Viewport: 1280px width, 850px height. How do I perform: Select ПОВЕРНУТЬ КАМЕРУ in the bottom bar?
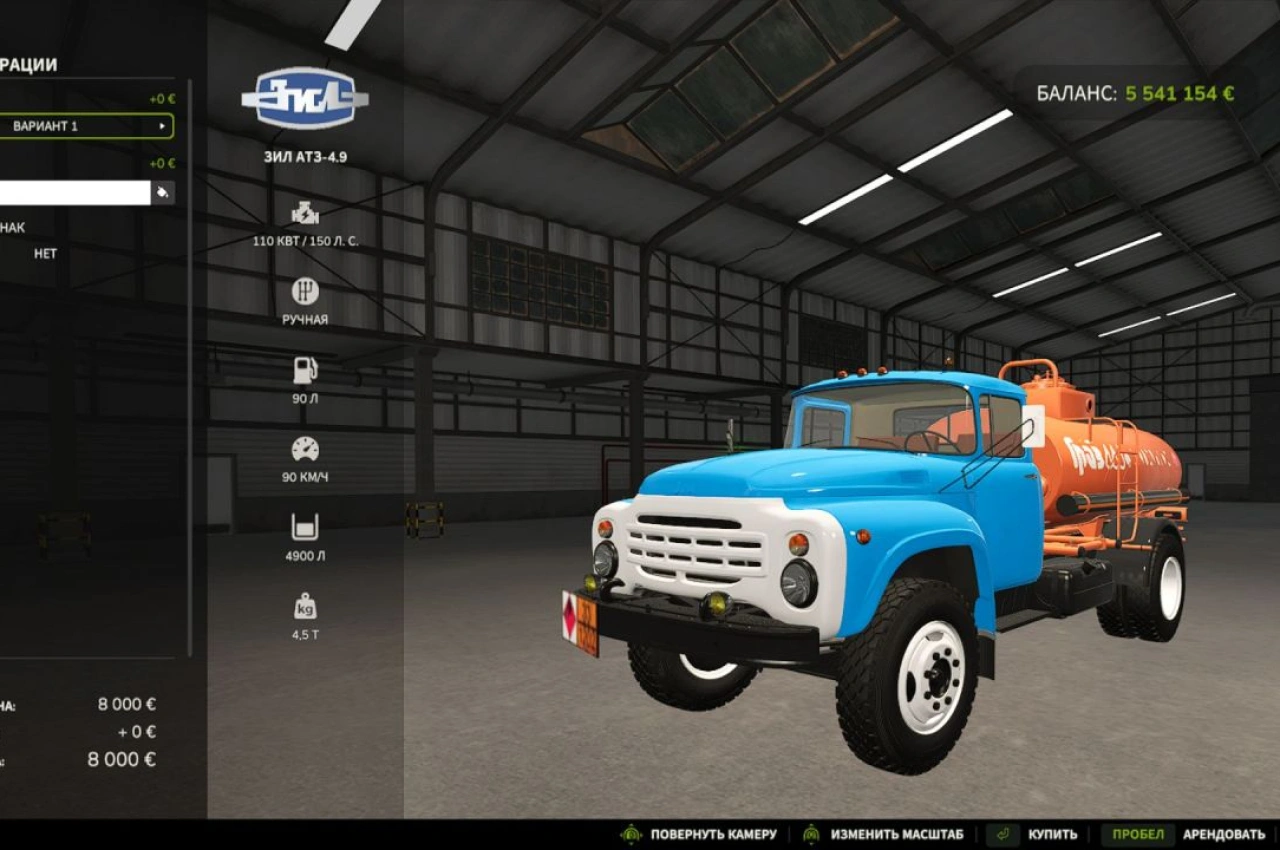(x=712, y=833)
